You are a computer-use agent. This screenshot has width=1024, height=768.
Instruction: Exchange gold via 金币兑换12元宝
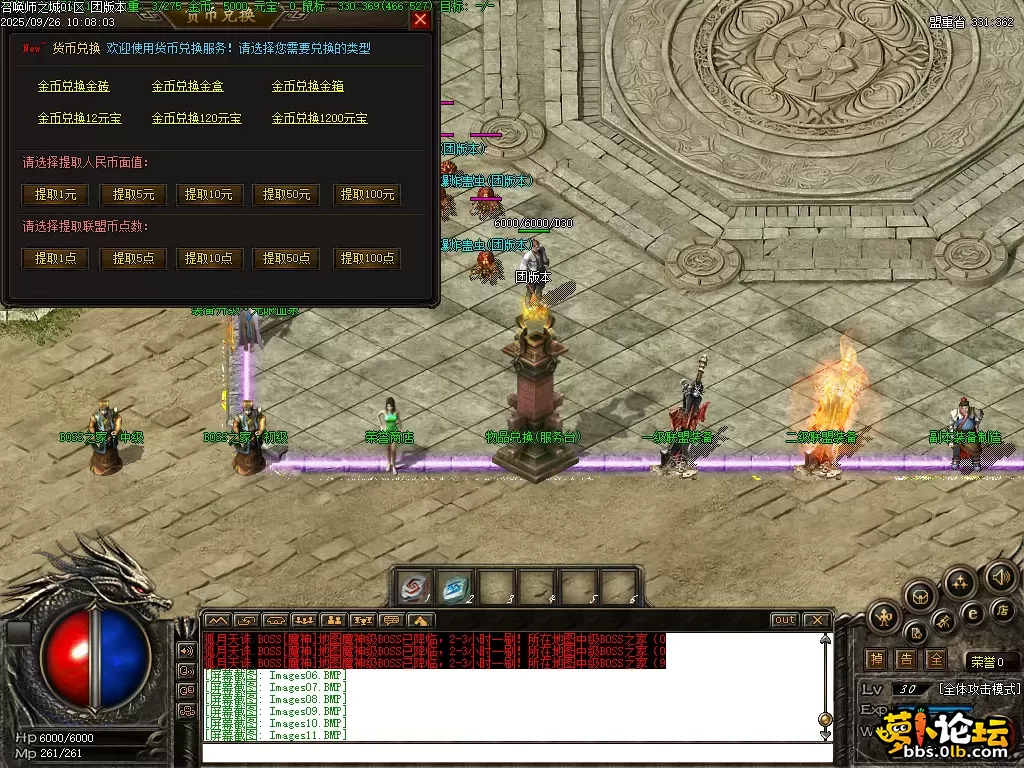(80, 118)
